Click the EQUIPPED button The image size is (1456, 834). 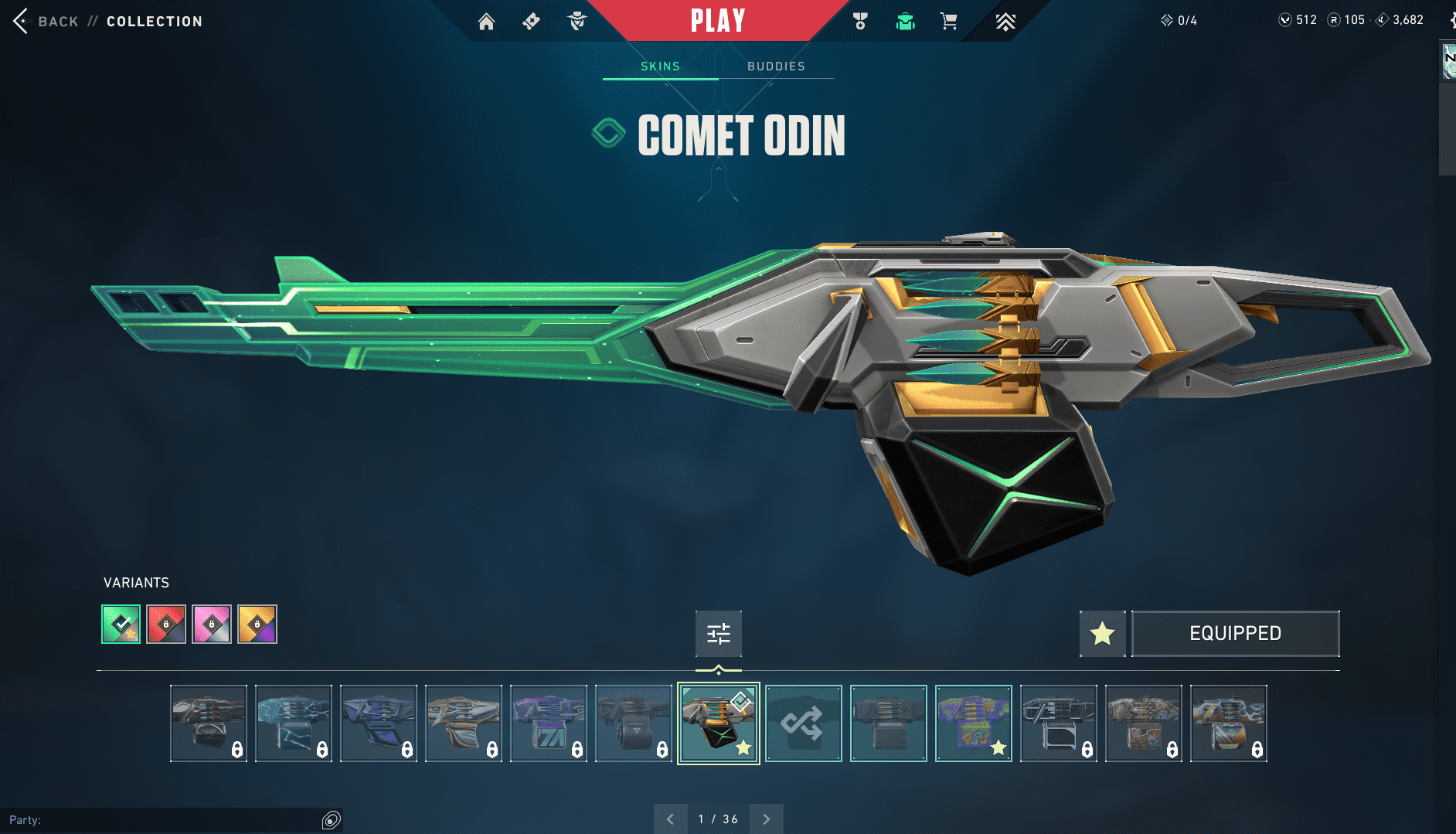(x=1235, y=634)
